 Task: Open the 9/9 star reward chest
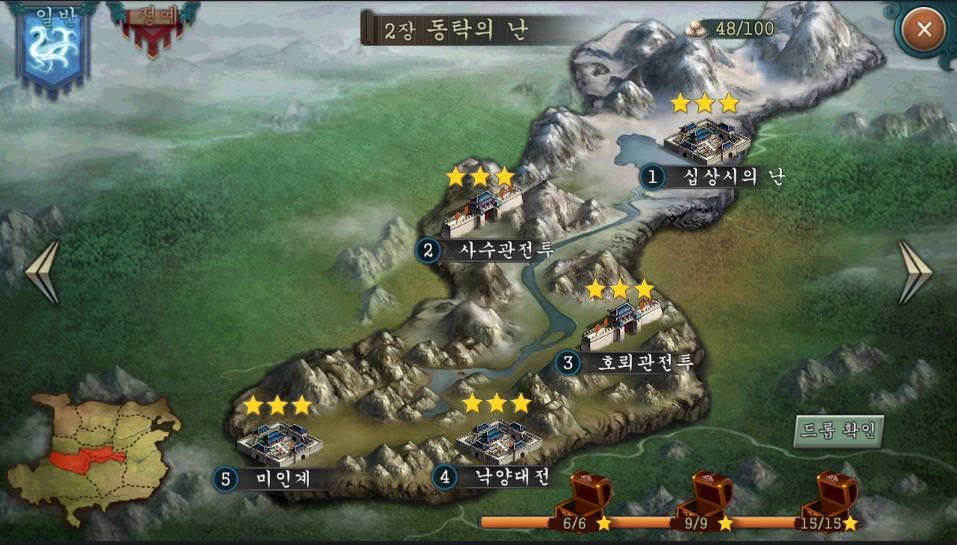pyautogui.click(x=705, y=496)
